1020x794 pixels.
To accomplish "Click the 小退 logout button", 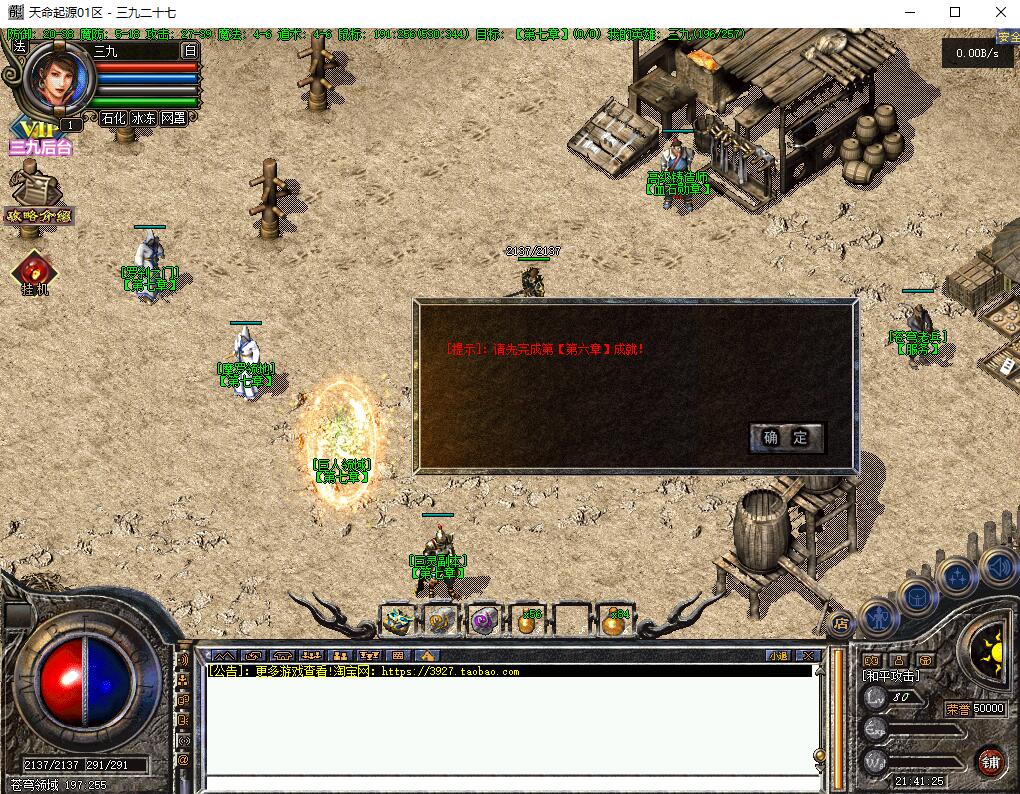I will point(778,656).
